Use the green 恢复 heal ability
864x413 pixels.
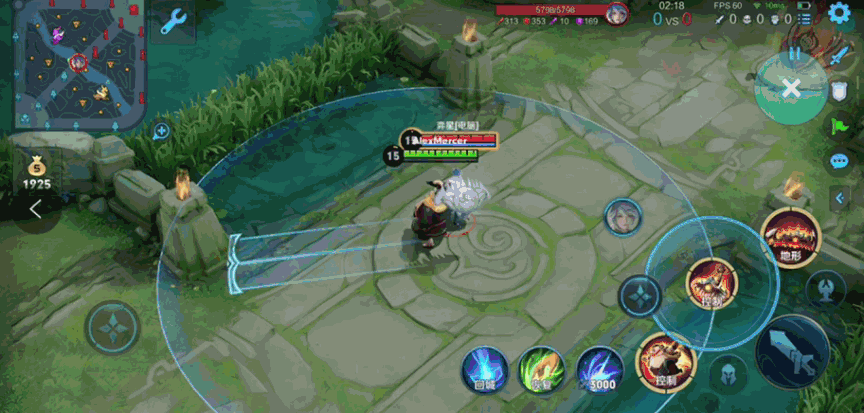coord(541,369)
